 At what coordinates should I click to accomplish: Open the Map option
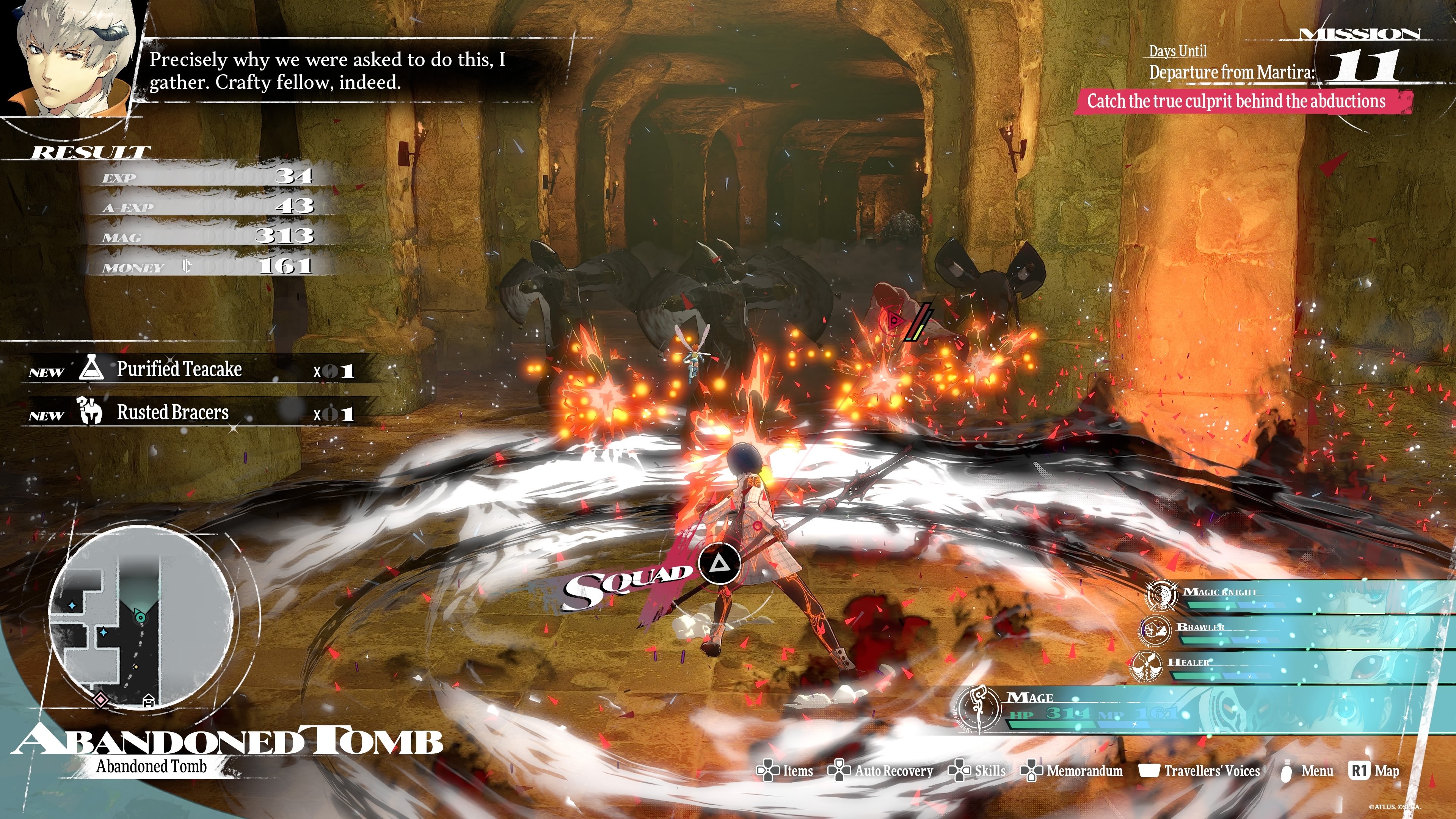1374,771
